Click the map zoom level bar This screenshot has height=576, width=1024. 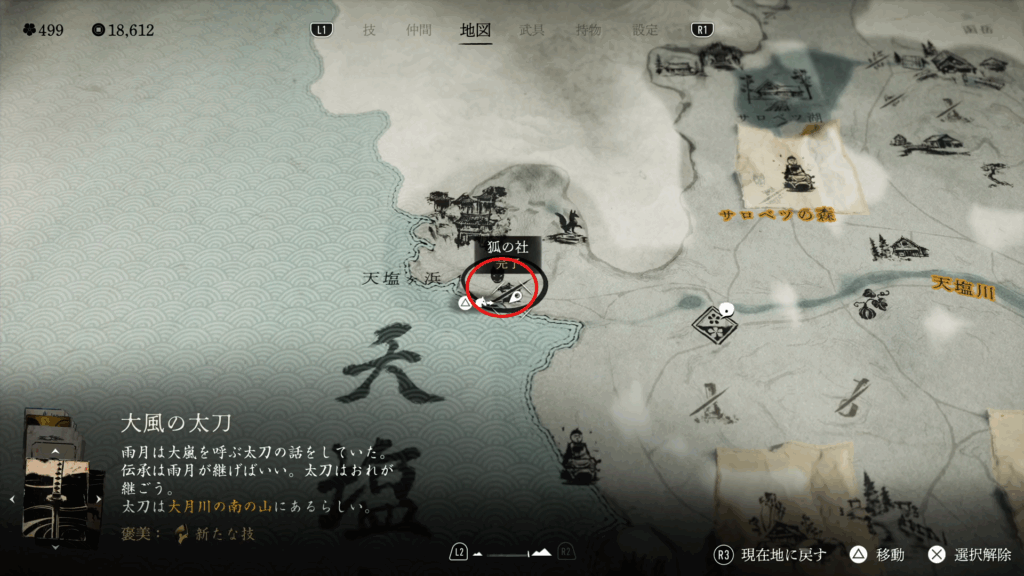[511, 553]
